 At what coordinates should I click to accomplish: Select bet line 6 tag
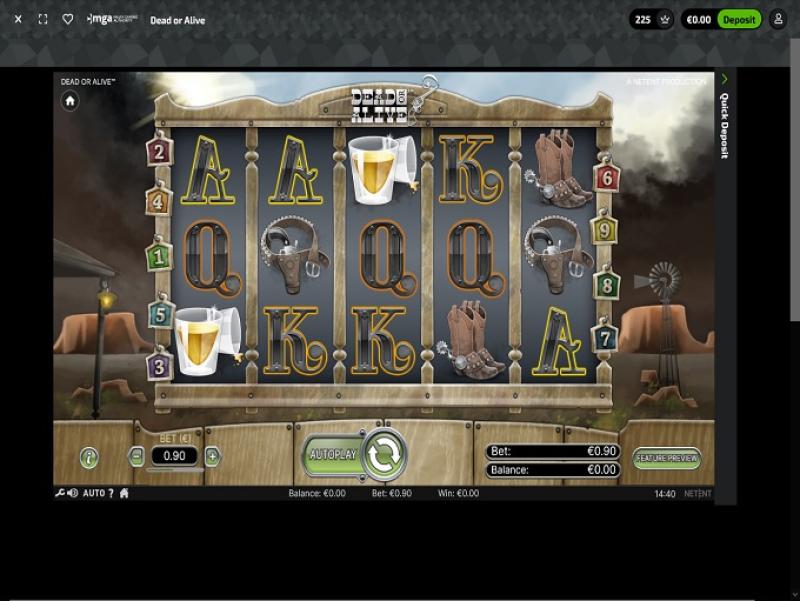[x=606, y=178]
